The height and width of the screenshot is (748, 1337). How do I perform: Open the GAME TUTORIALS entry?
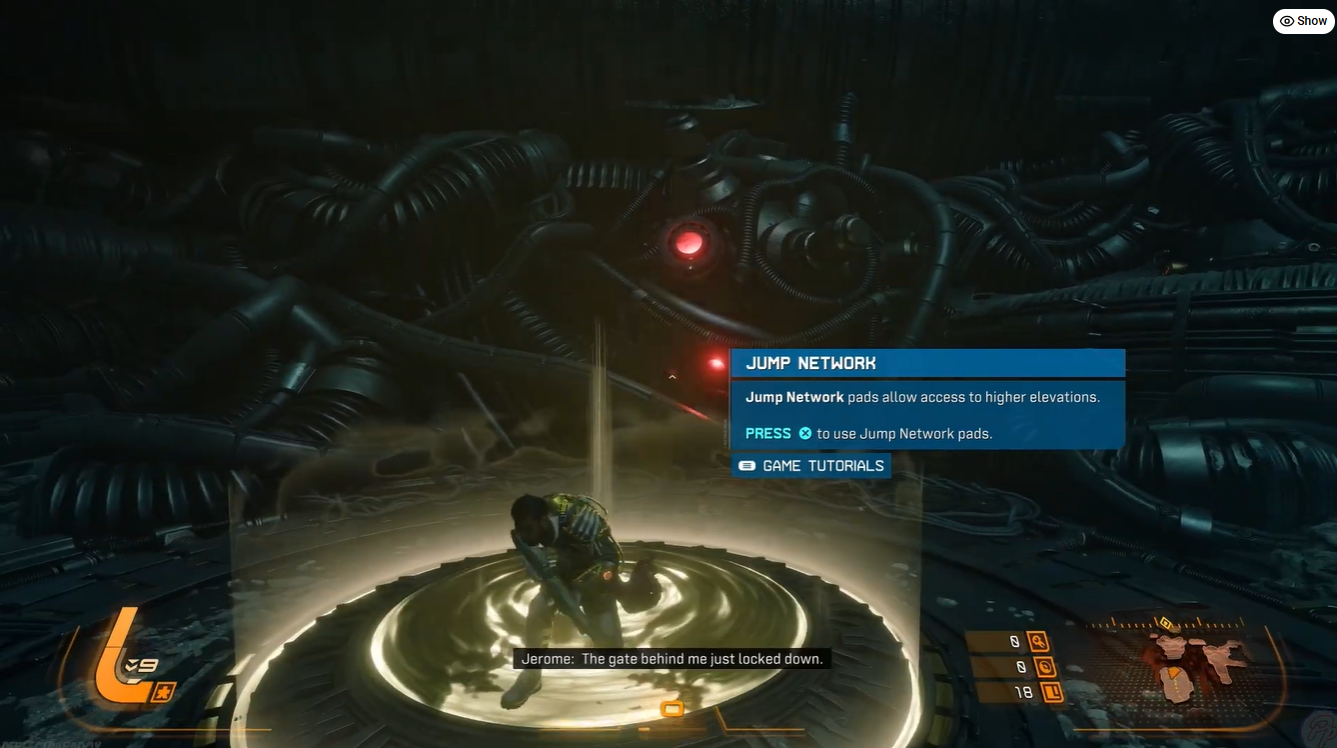pyautogui.click(x=822, y=465)
